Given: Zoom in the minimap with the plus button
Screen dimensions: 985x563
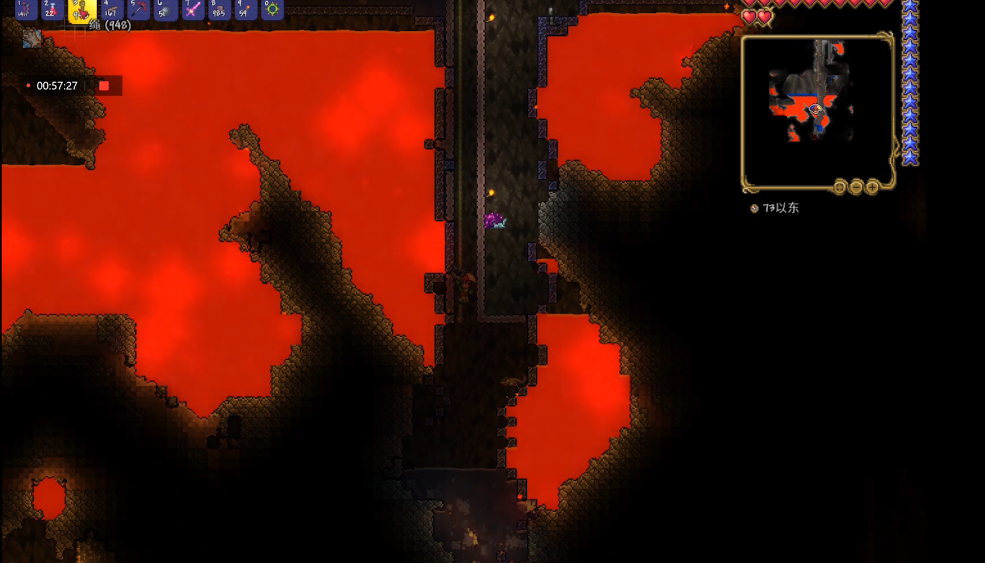Looking at the screenshot, I should [872, 187].
